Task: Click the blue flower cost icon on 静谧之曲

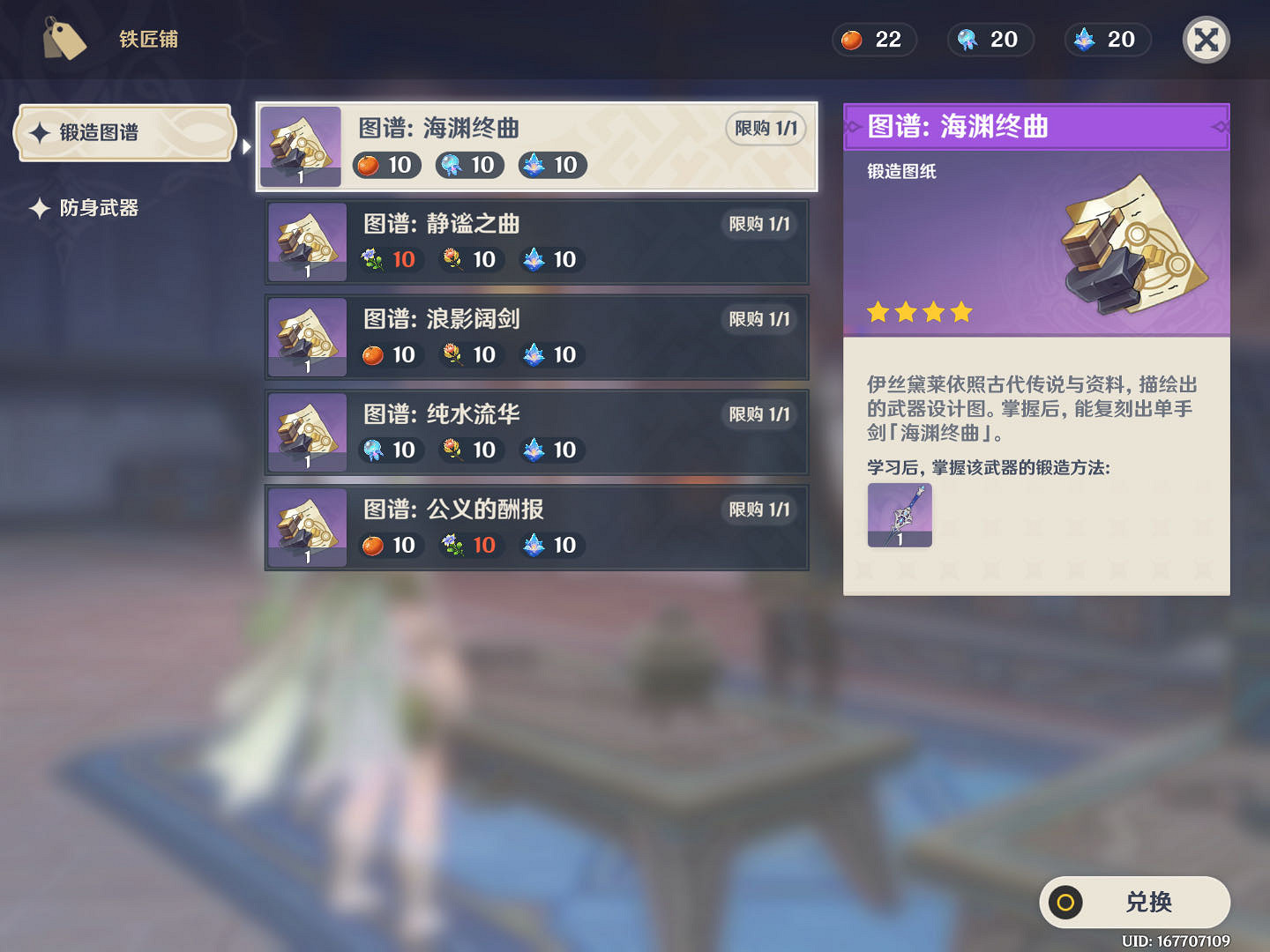Action: tap(372, 259)
